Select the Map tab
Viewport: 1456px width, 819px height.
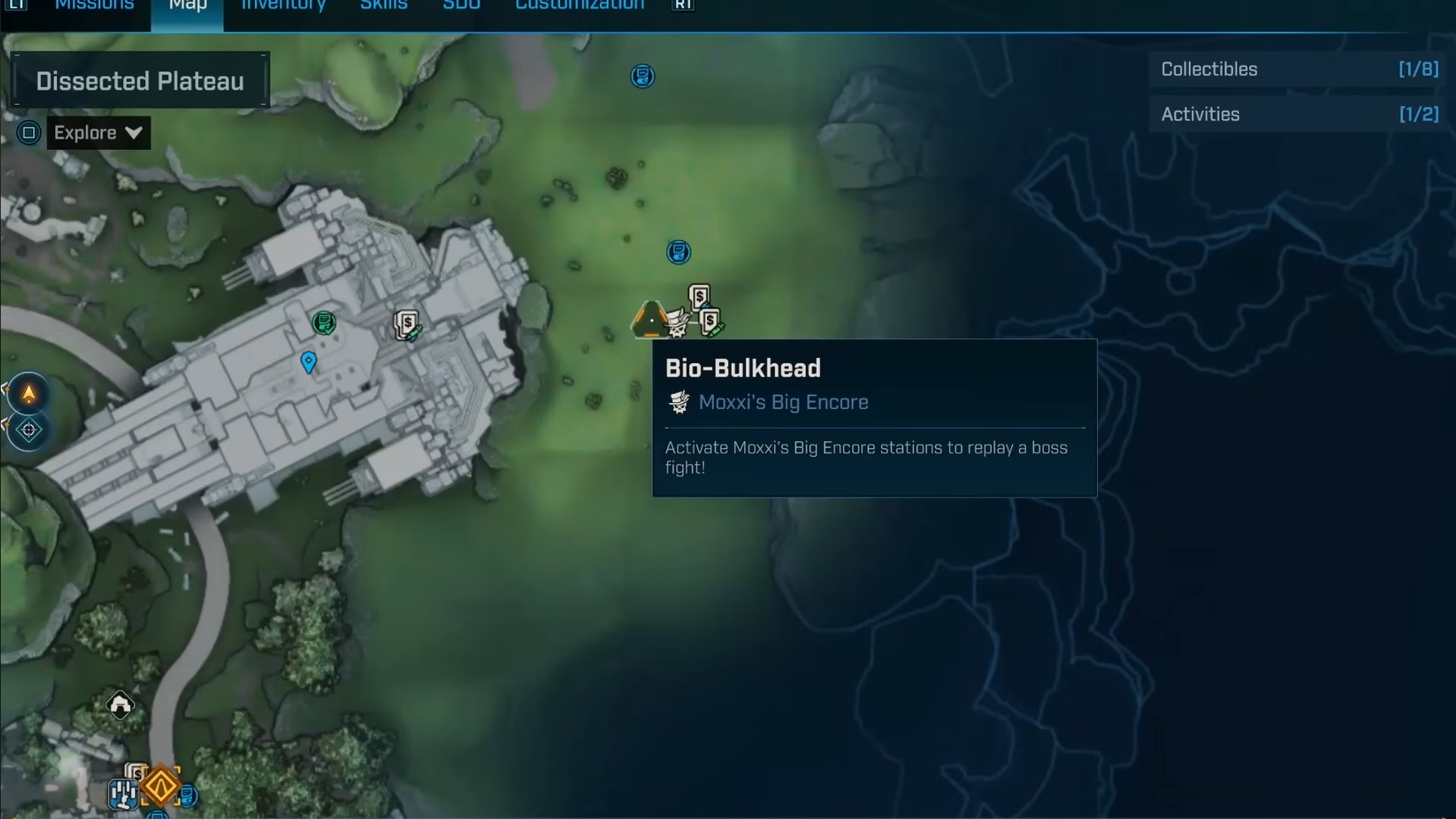click(x=187, y=6)
